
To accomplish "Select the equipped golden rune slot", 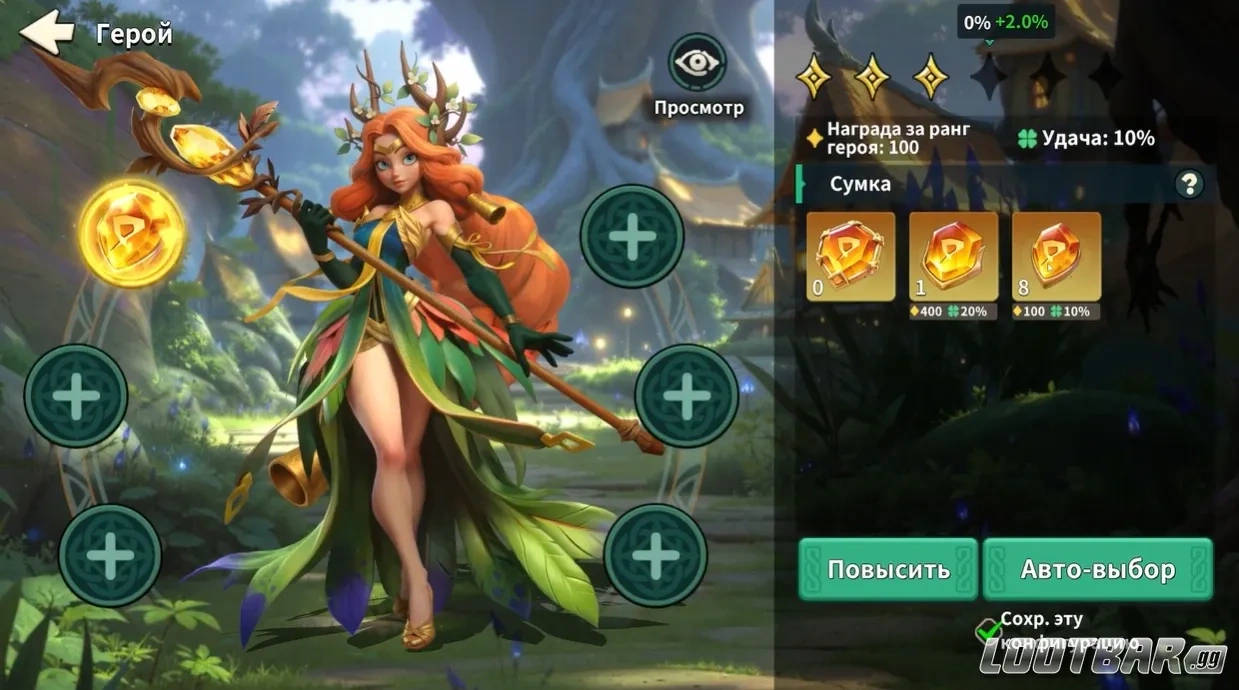I will pos(132,234).
